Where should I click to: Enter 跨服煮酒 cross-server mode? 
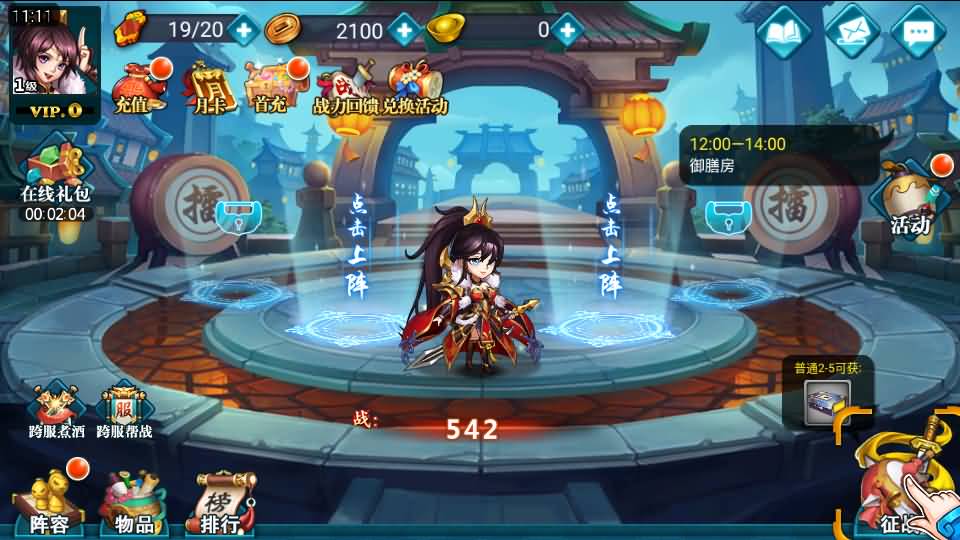pyautogui.click(x=56, y=412)
